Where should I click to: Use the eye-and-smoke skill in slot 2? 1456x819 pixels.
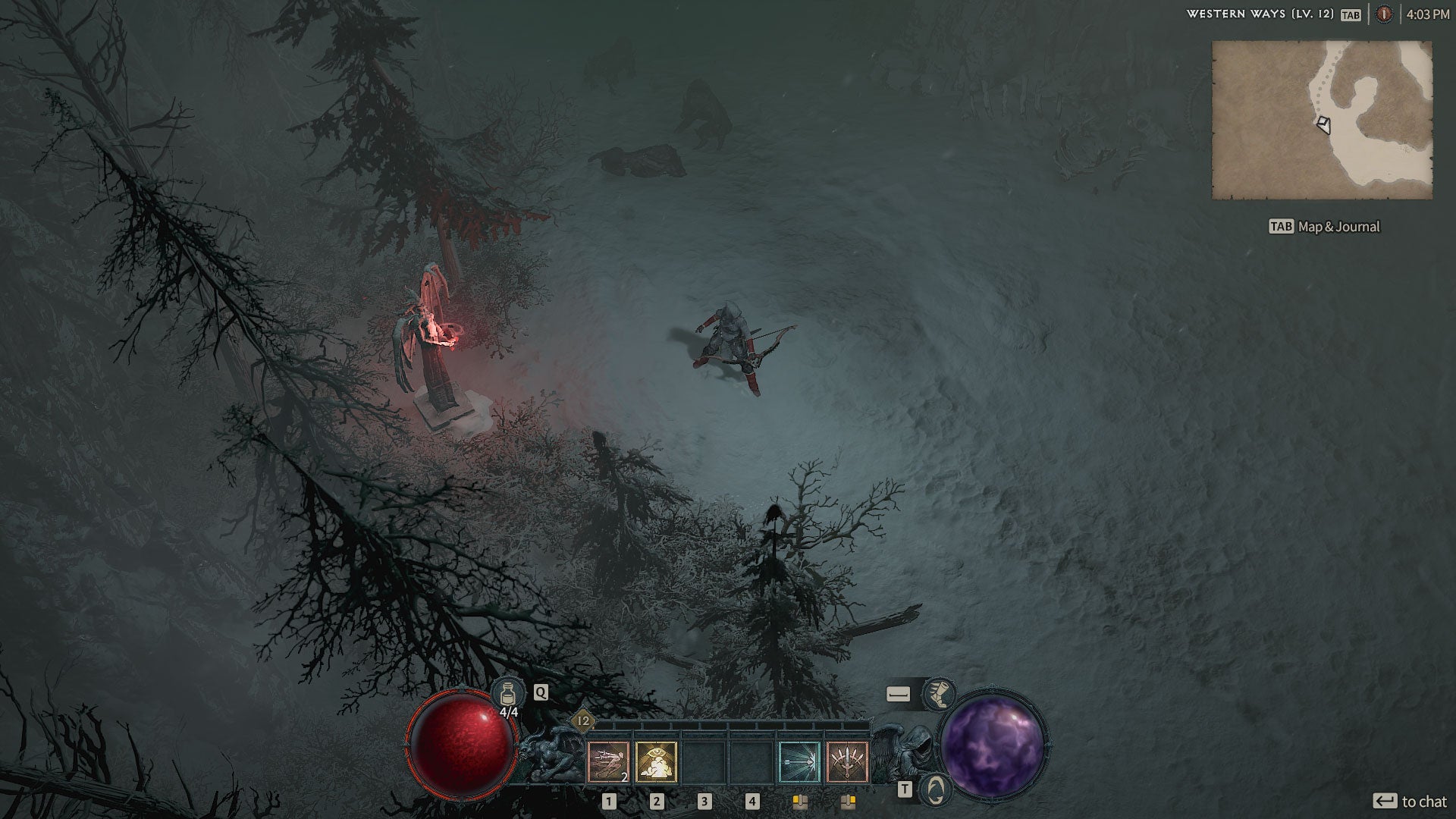coord(656,761)
